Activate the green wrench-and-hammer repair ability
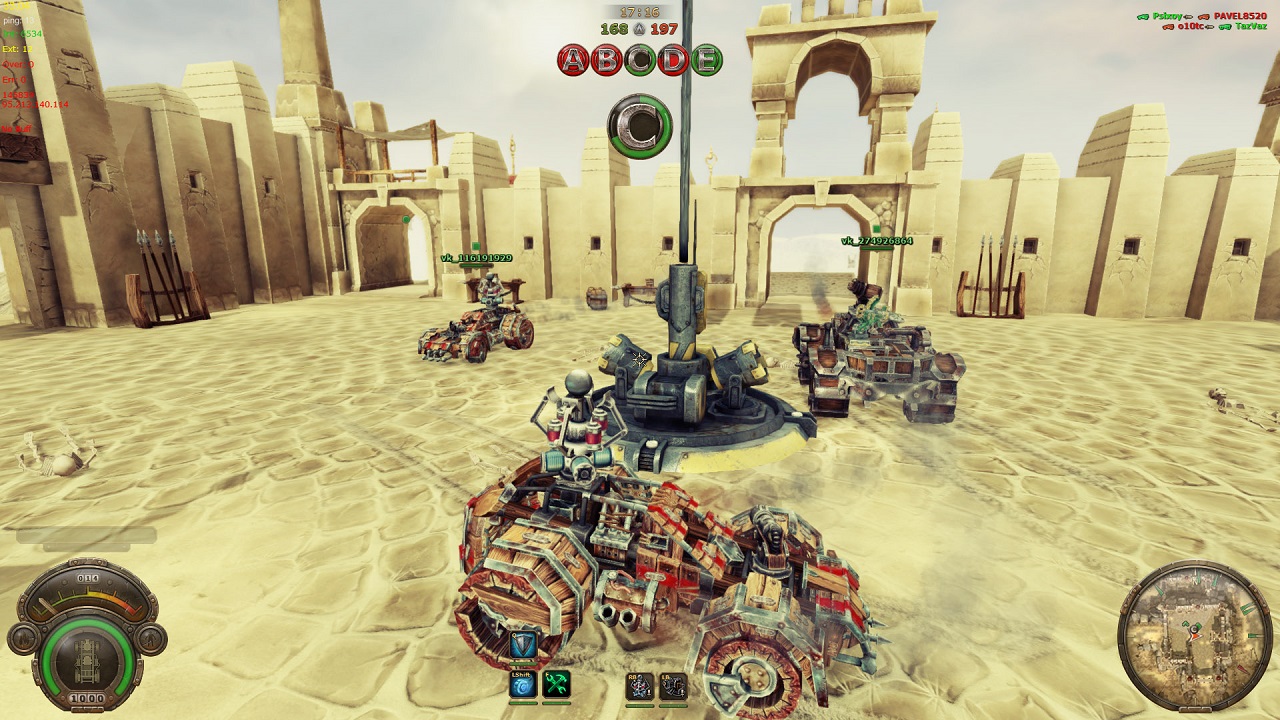Image resolution: width=1280 pixels, height=720 pixels. click(x=556, y=685)
